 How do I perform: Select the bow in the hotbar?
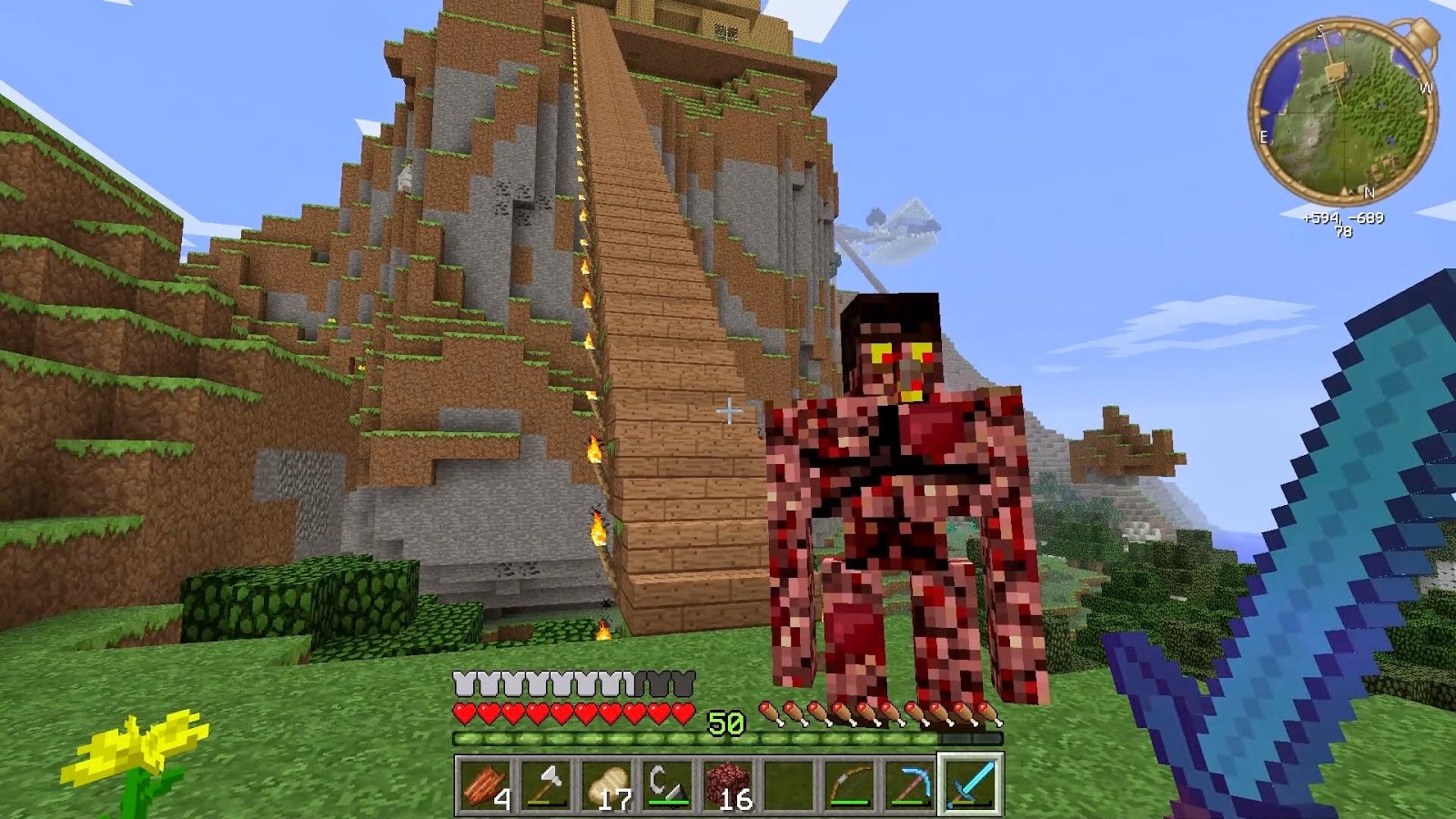(x=849, y=790)
